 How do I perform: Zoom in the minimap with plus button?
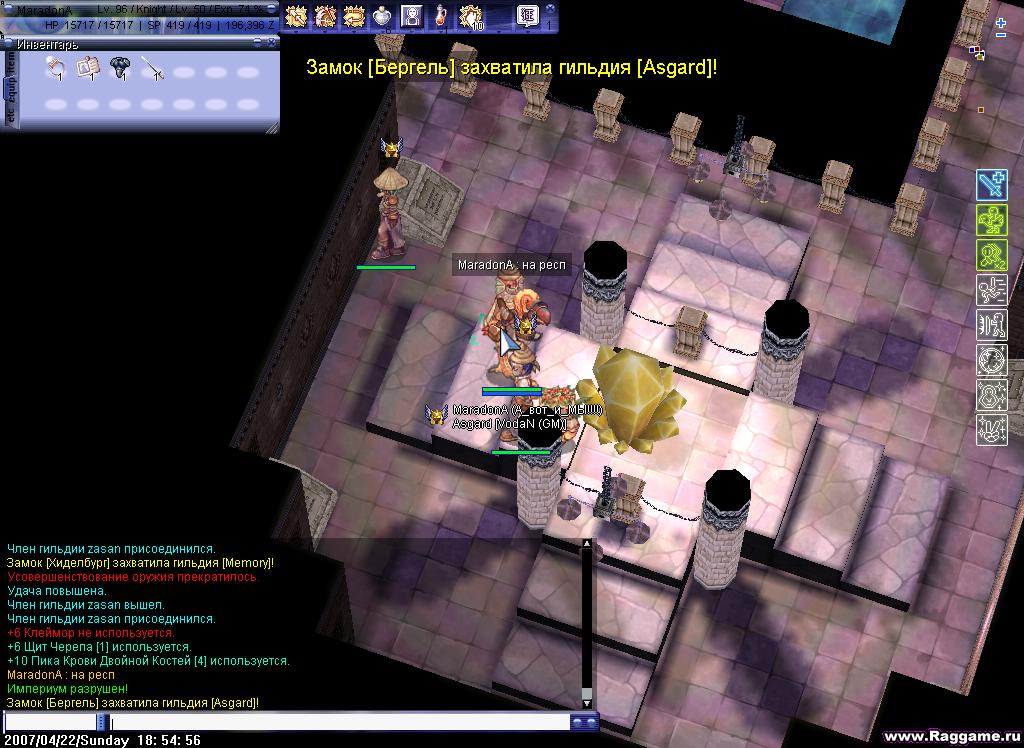tap(1001, 21)
